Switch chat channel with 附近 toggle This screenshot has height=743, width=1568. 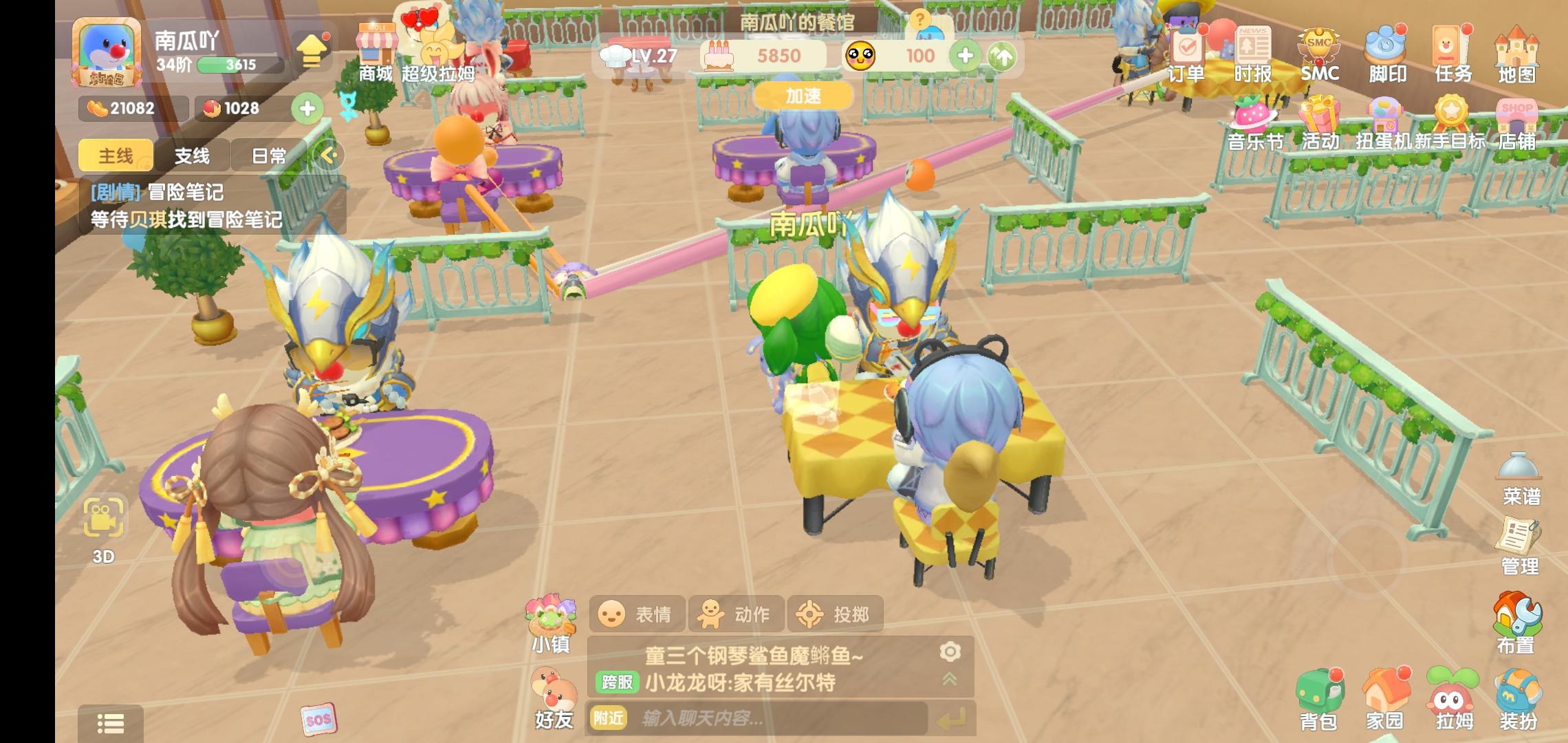tap(609, 717)
